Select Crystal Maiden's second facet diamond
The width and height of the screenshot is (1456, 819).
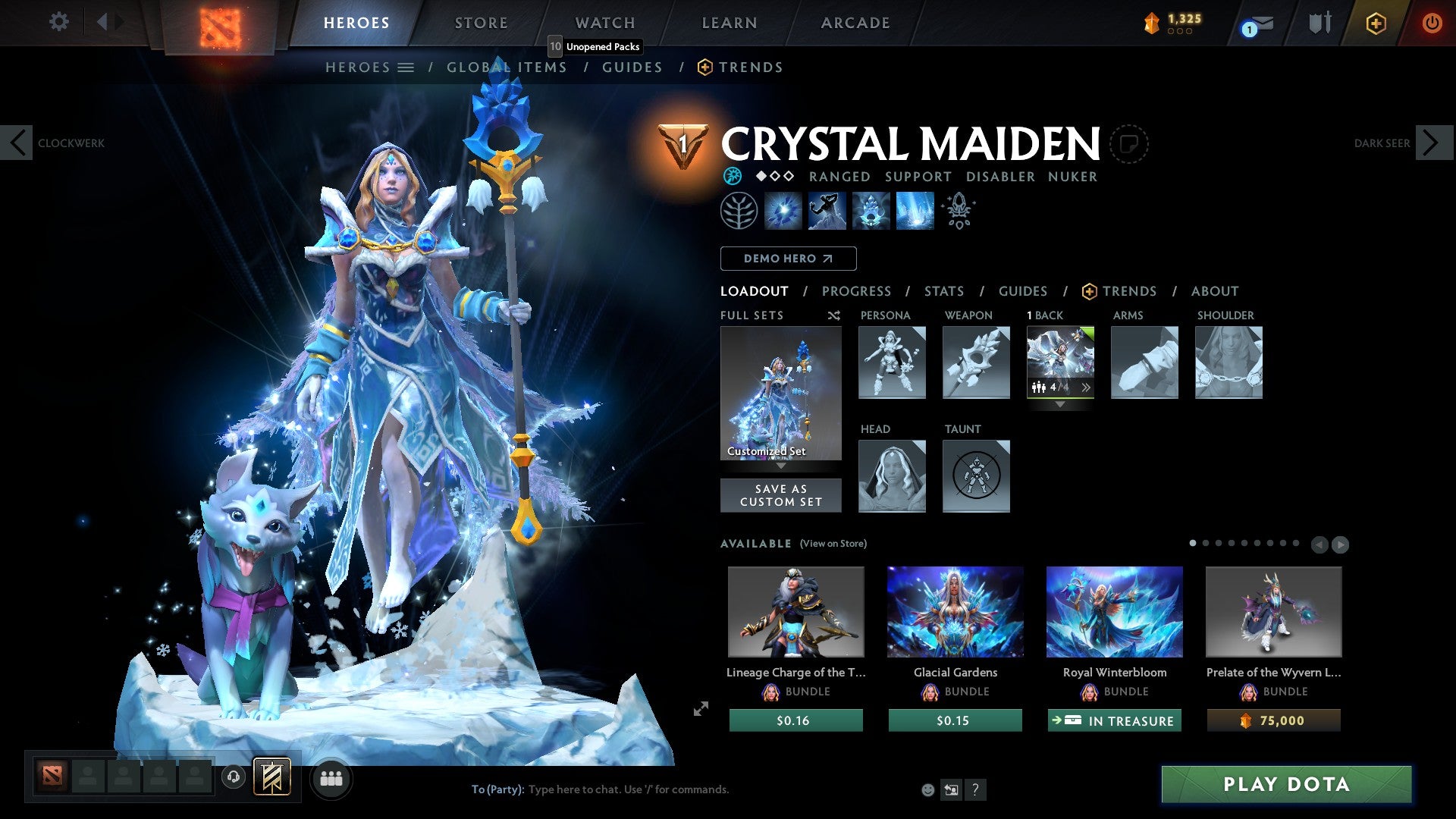click(x=775, y=177)
